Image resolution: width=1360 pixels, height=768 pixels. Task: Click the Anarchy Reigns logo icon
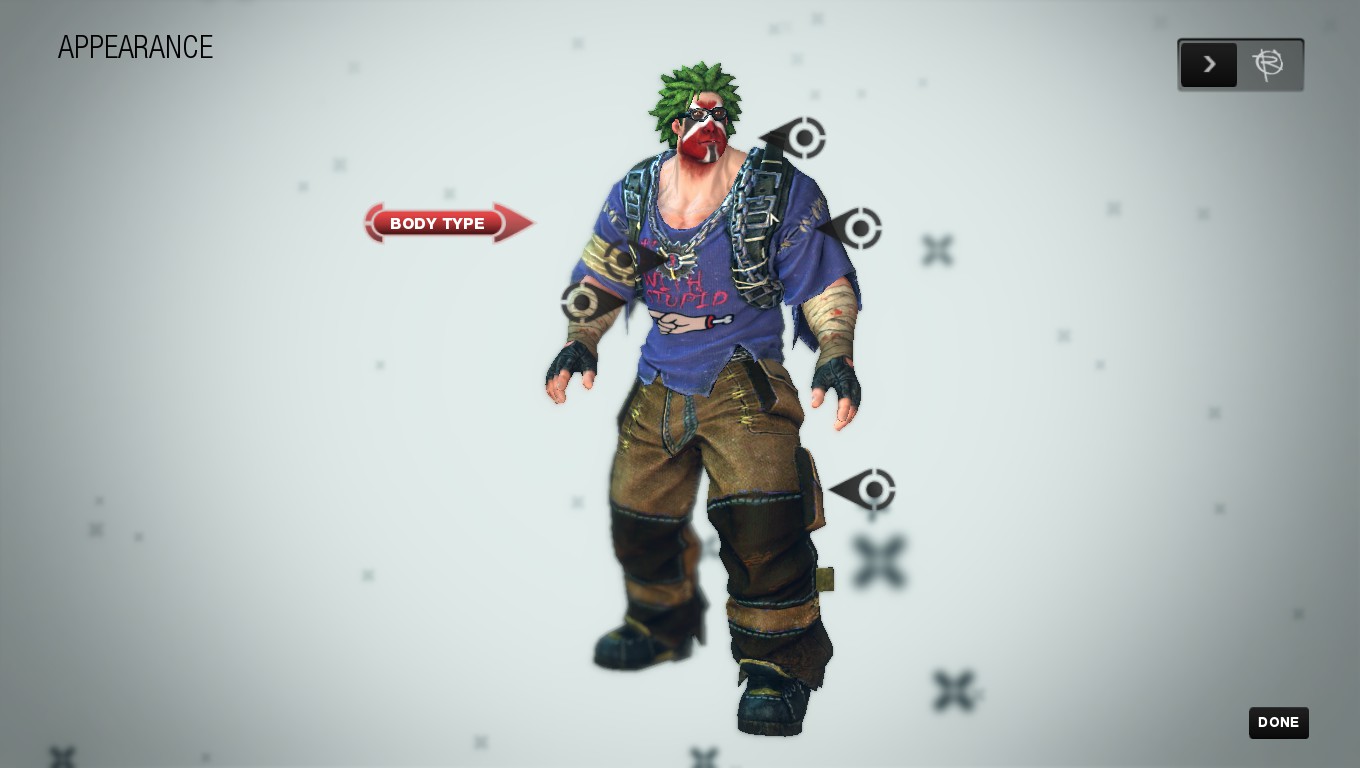click(x=1270, y=64)
